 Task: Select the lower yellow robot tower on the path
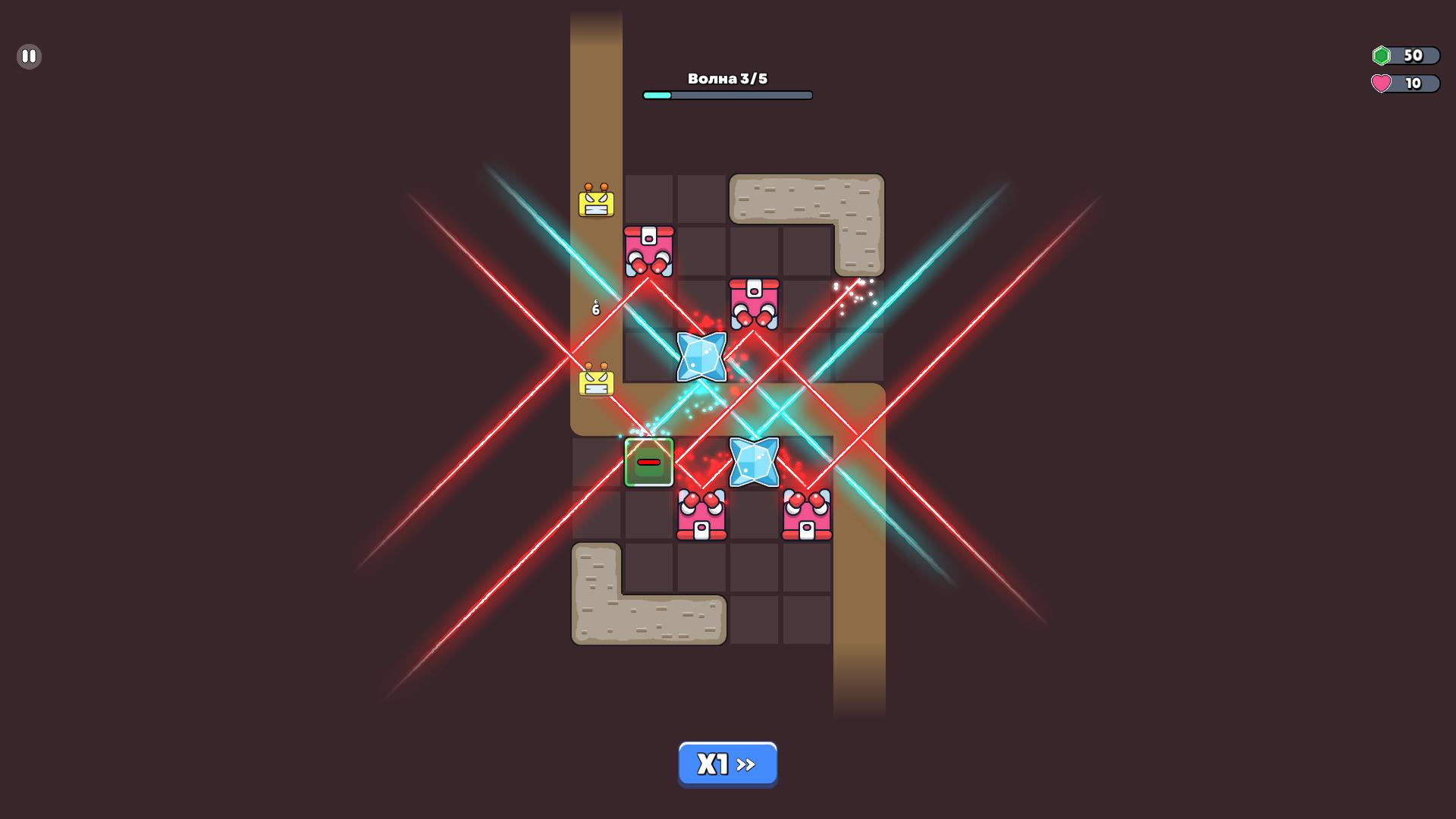click(595, 381)
